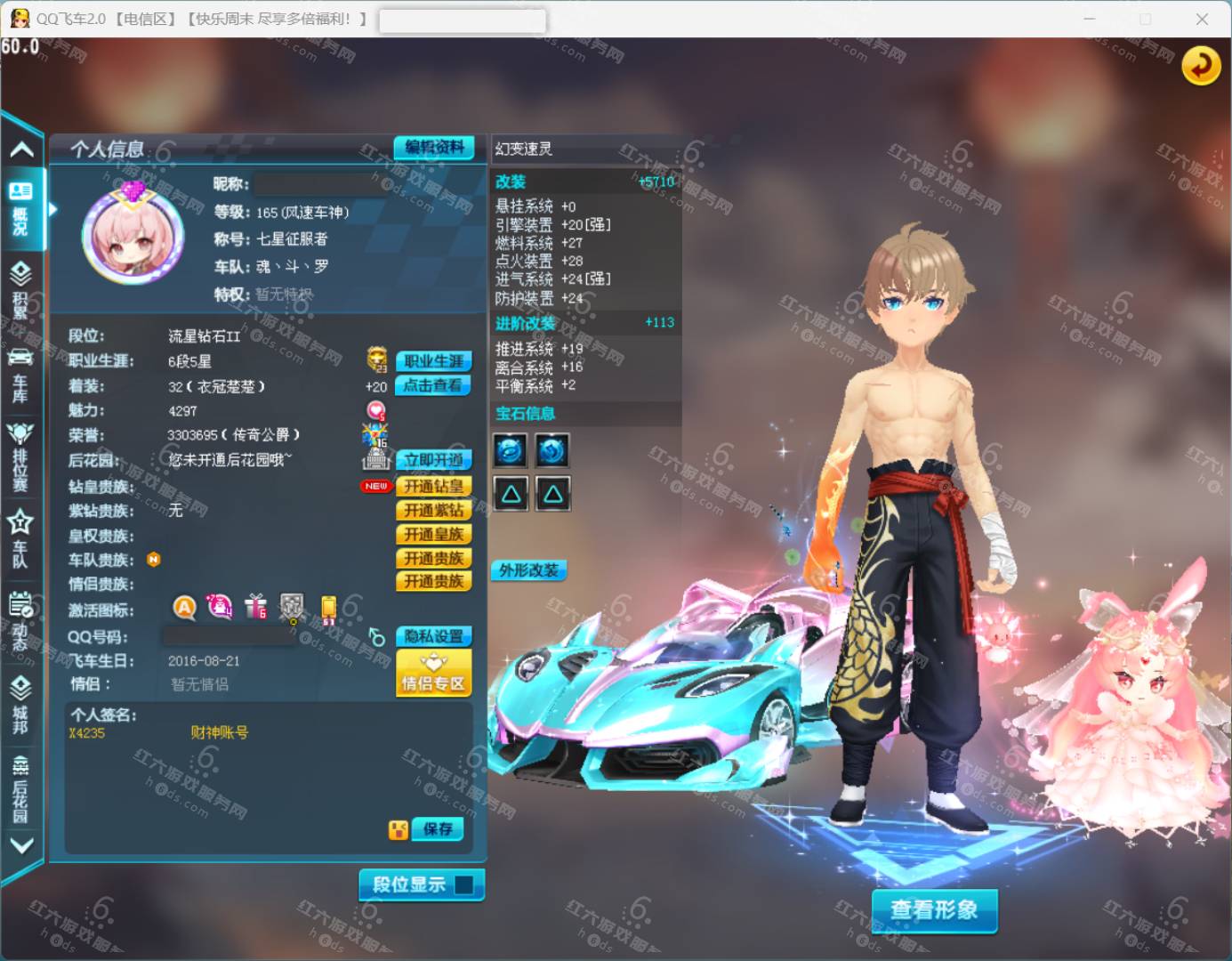Save the personal signature with 保存
The height and width of the screenshot is (961, 1232).
pyautogui.click(x=438, y=829)
